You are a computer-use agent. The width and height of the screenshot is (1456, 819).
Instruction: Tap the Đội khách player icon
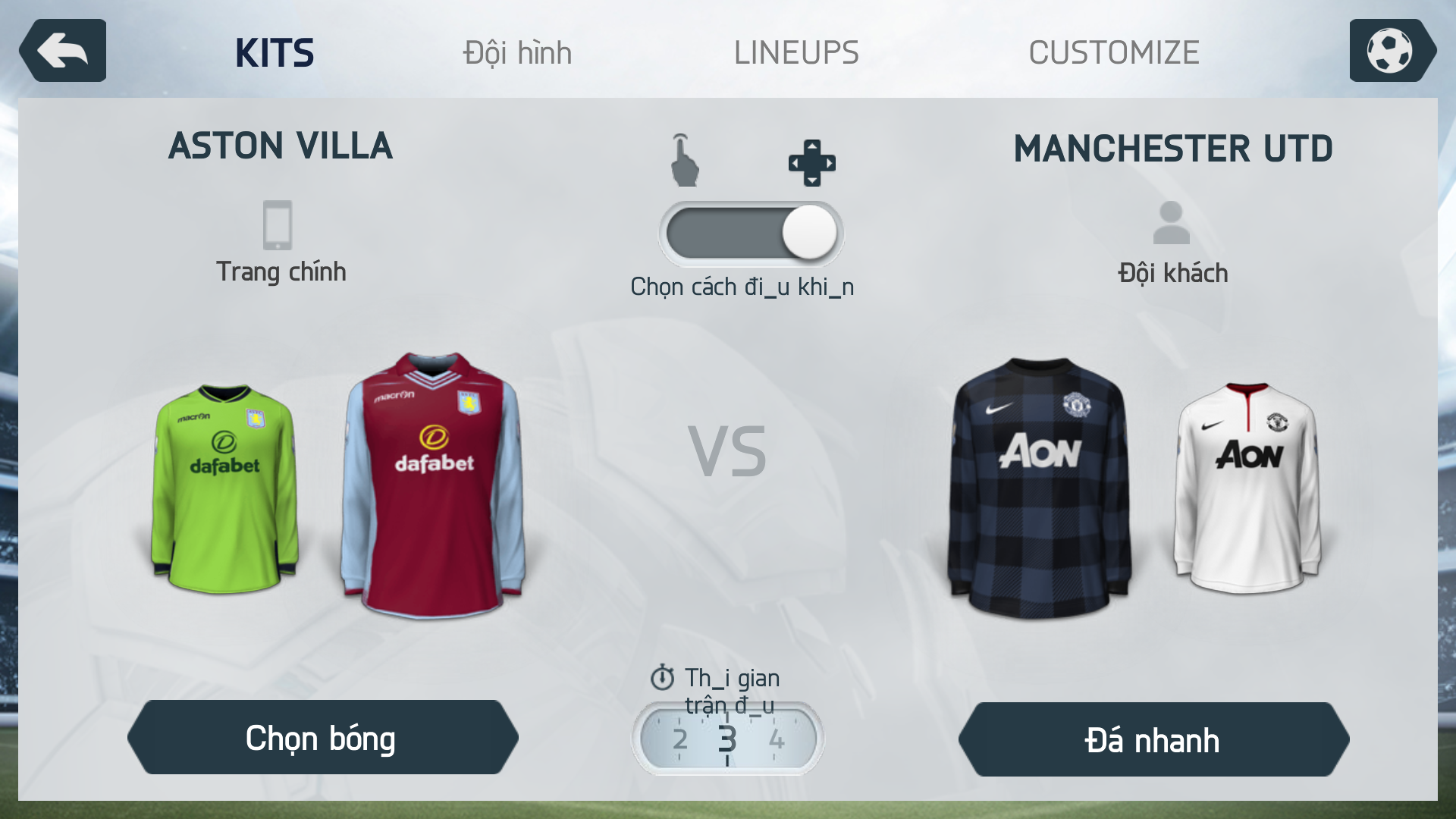[x=1172, y=223]
